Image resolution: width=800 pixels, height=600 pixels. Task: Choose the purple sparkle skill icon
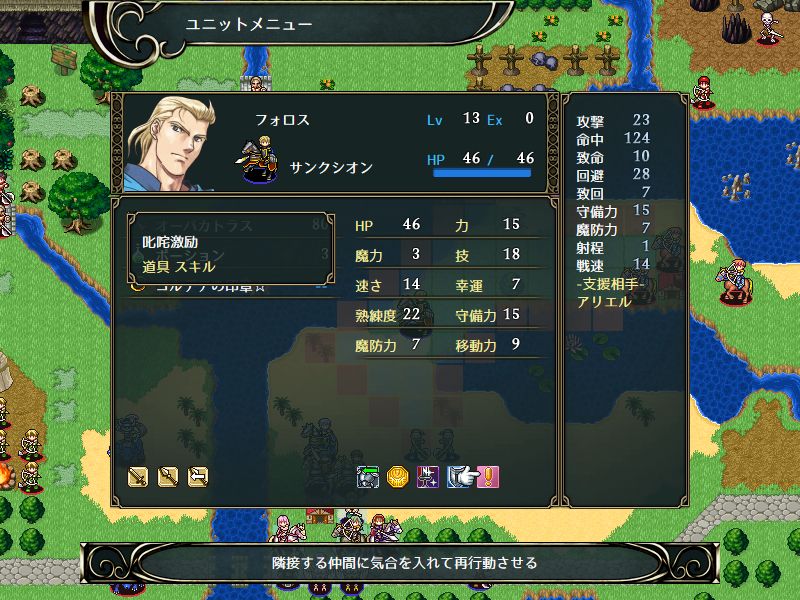tap(427, 477)
